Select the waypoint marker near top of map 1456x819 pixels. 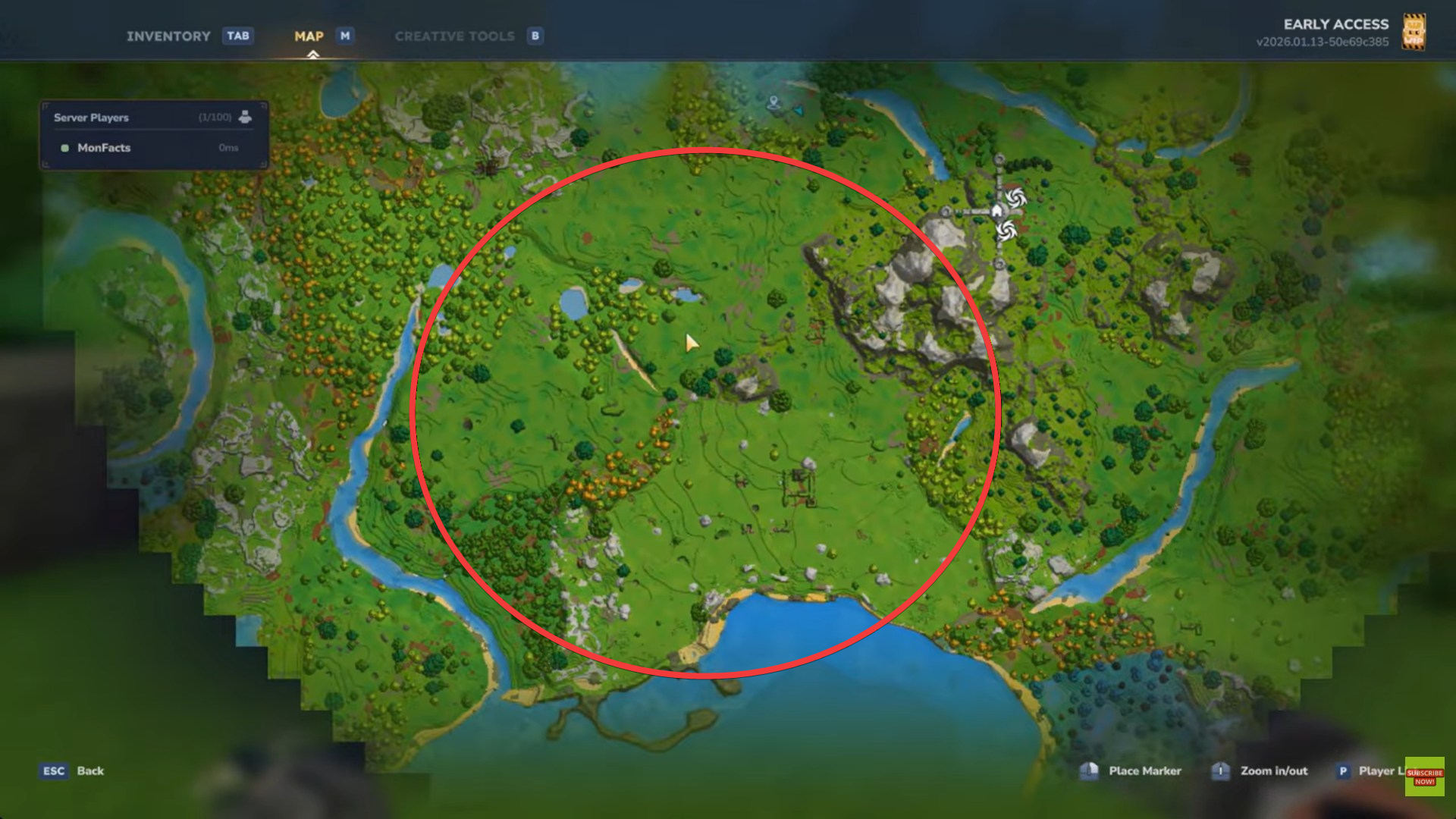(773, 102)
